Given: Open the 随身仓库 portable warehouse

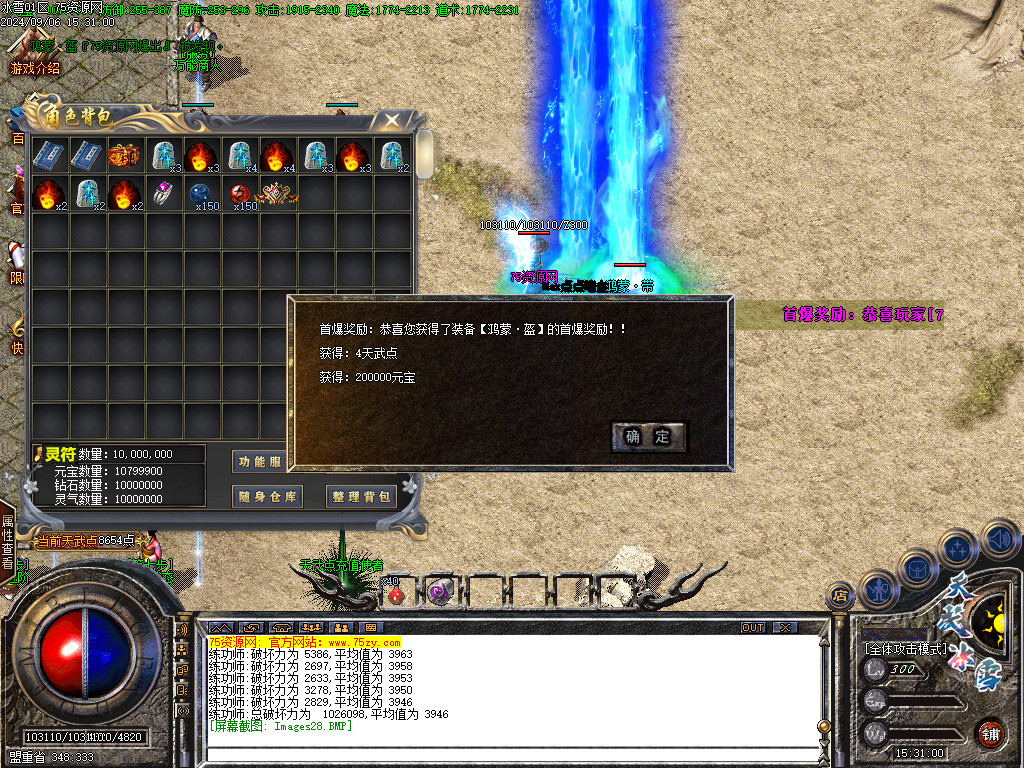Looking at the screenshot, I should tap(267, 496).
